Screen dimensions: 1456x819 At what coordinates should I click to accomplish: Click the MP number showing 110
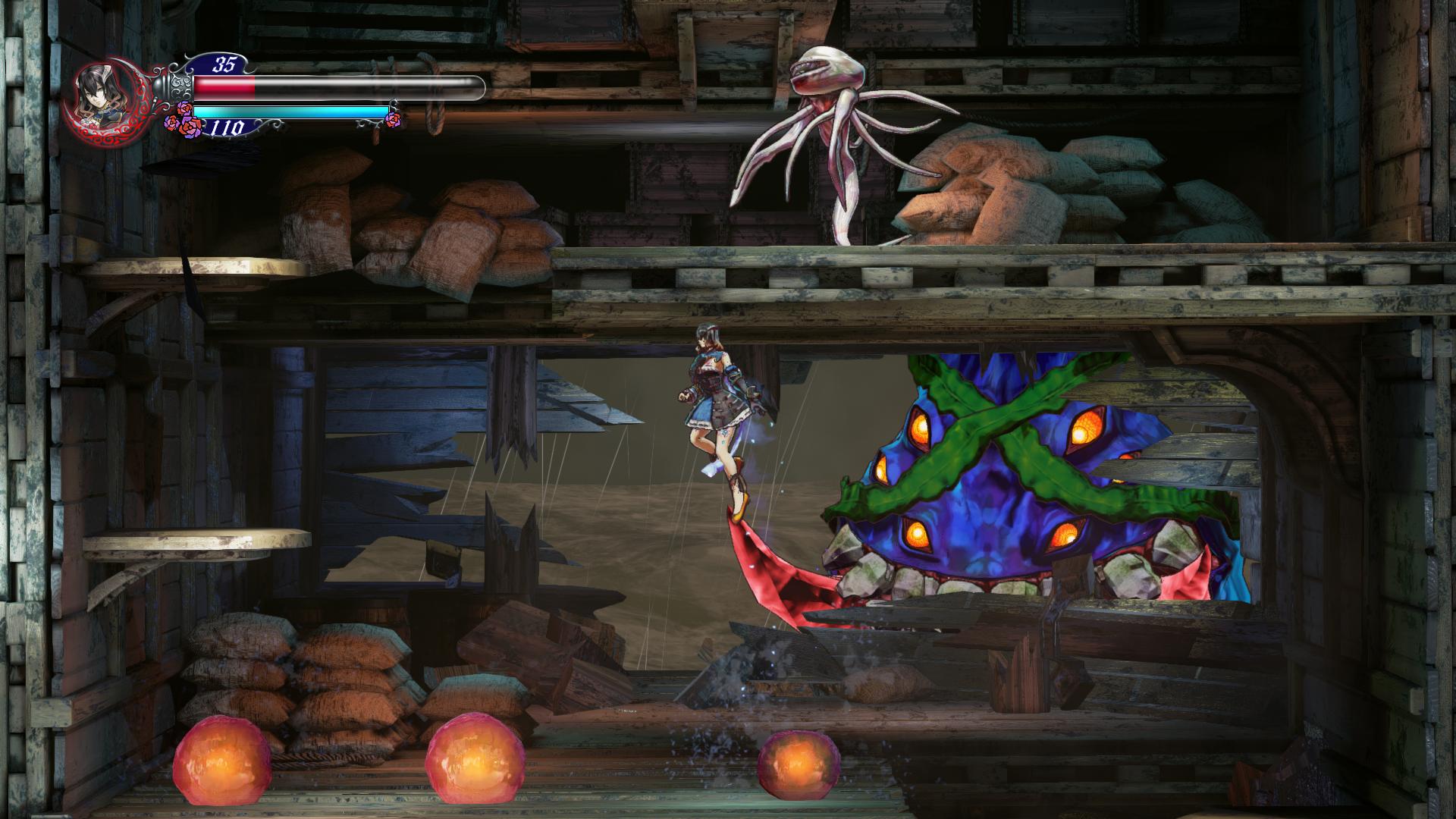click(x=227, y=127)
